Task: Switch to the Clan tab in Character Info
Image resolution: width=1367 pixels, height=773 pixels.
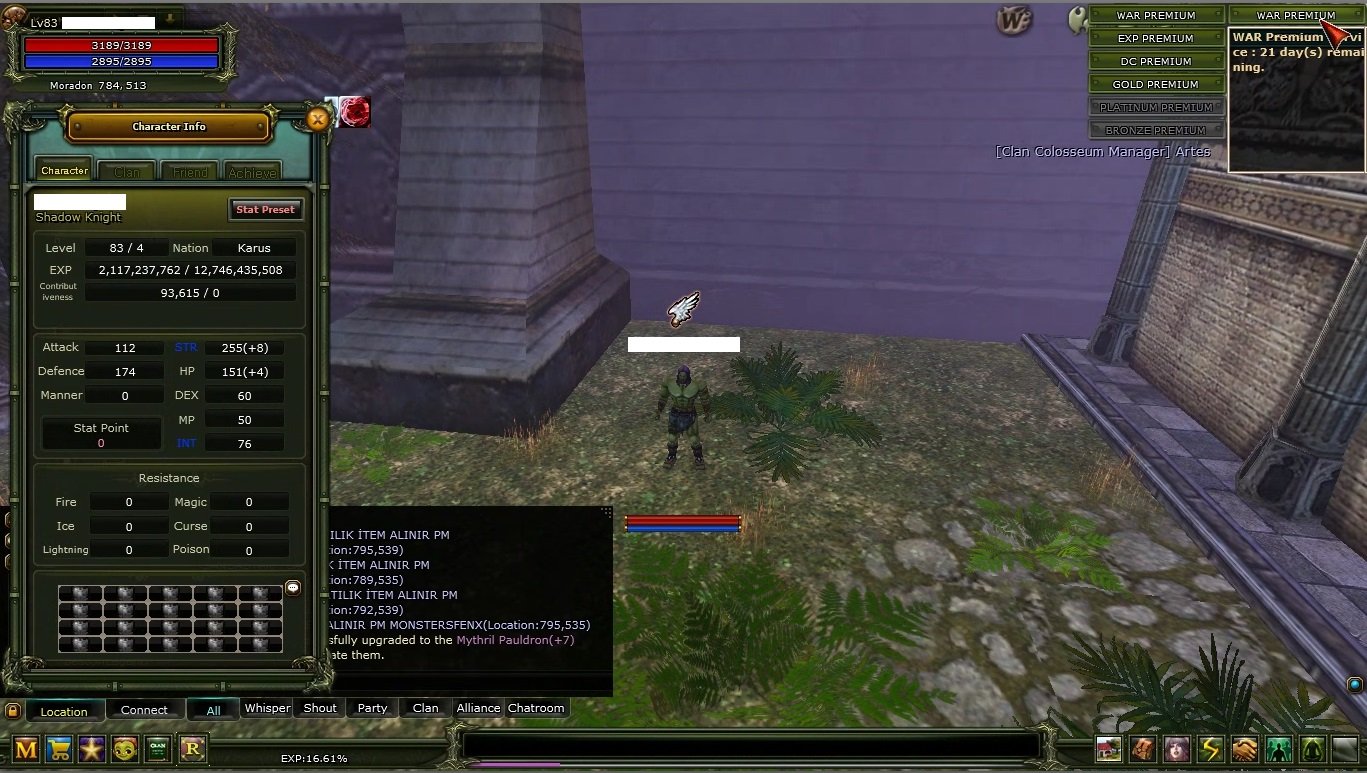Action: pos(127,172)
